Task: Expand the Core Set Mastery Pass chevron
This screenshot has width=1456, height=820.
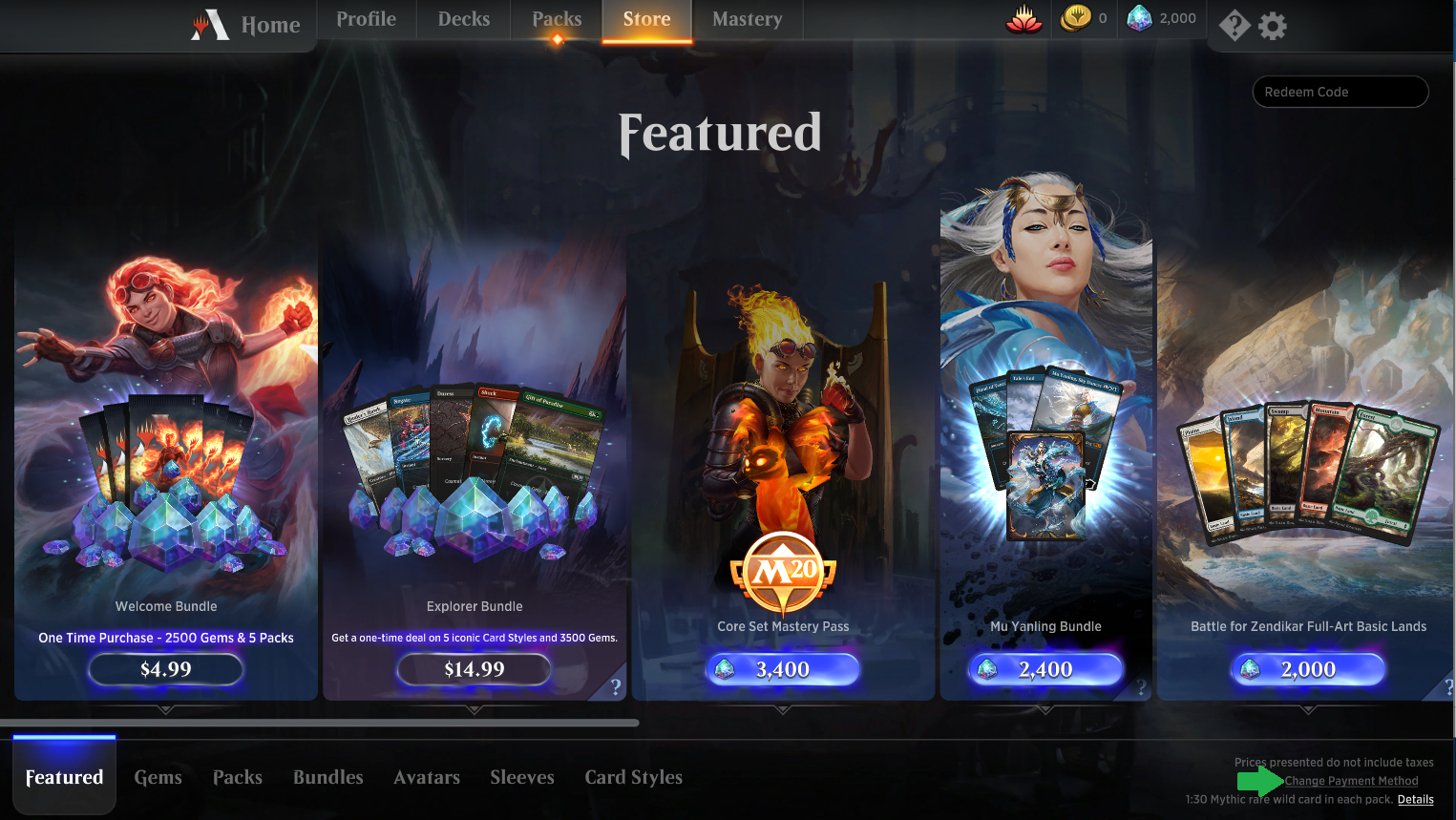Action: pos(783,710)
